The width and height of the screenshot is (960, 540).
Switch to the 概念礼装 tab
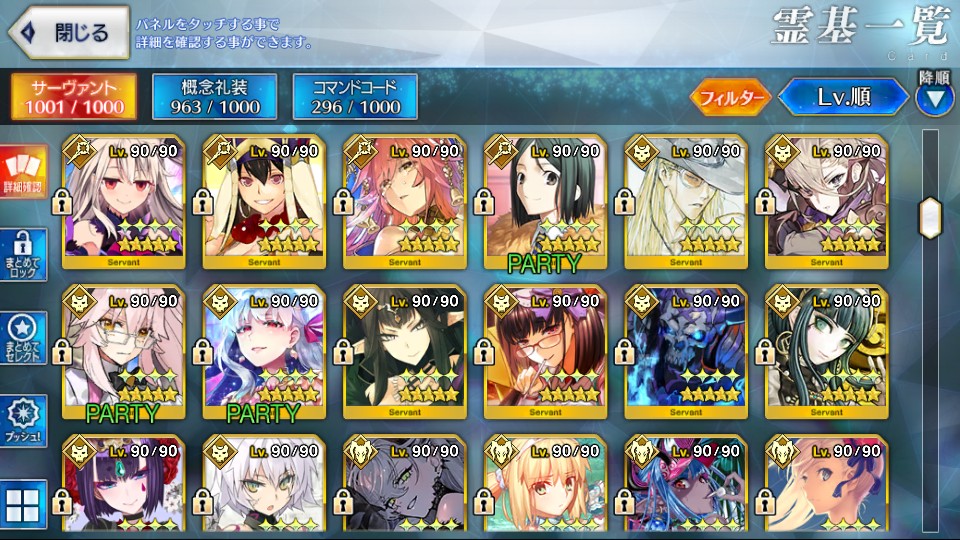[214, 95]
